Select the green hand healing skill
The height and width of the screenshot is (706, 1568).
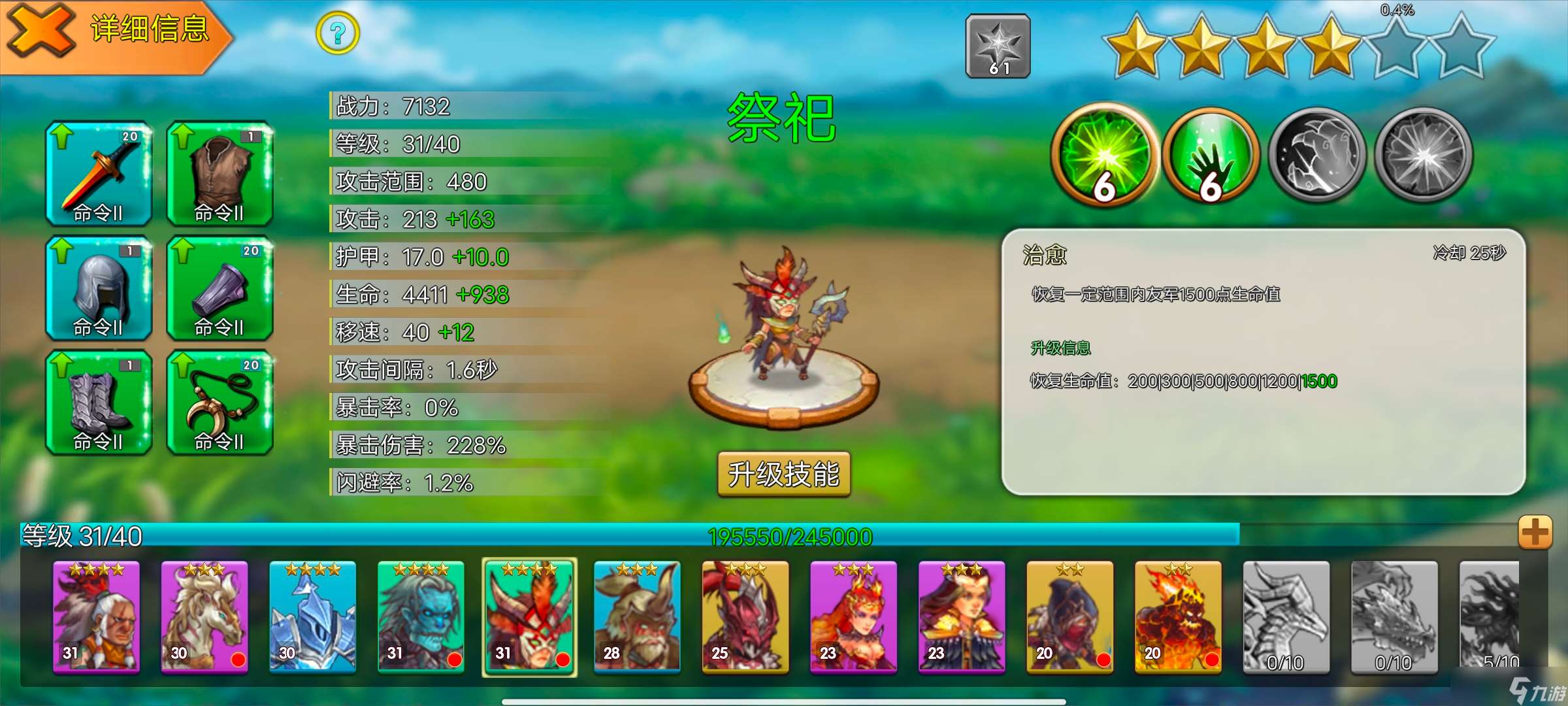click(1211, 154)
